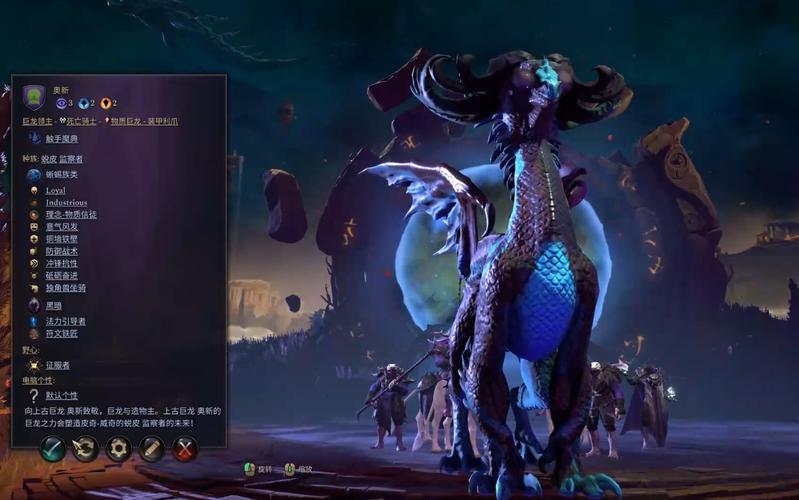
Task: Select the 默认个性 AI personality entry
Action: pos(61,395)
